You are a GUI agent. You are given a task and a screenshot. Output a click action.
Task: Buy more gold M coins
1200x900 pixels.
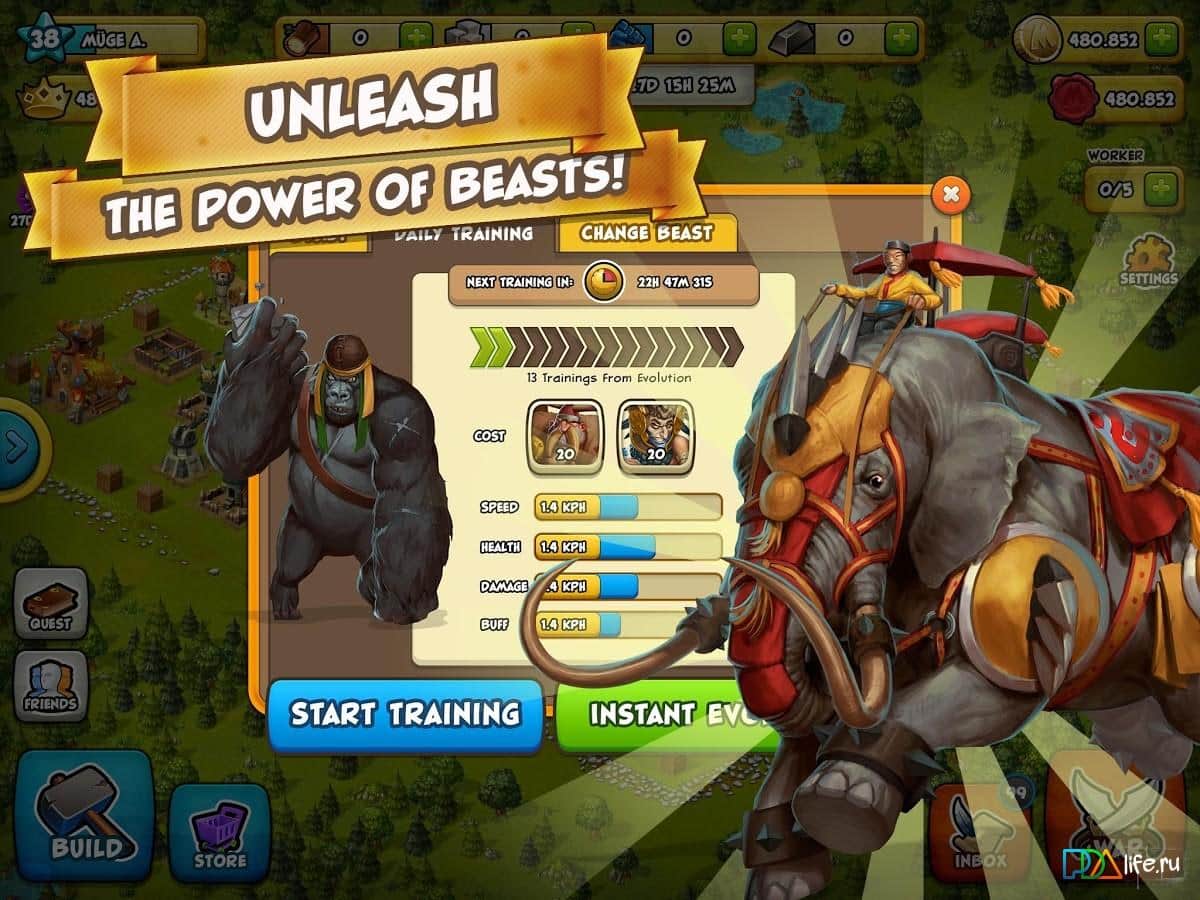(x=1161, y=39)
